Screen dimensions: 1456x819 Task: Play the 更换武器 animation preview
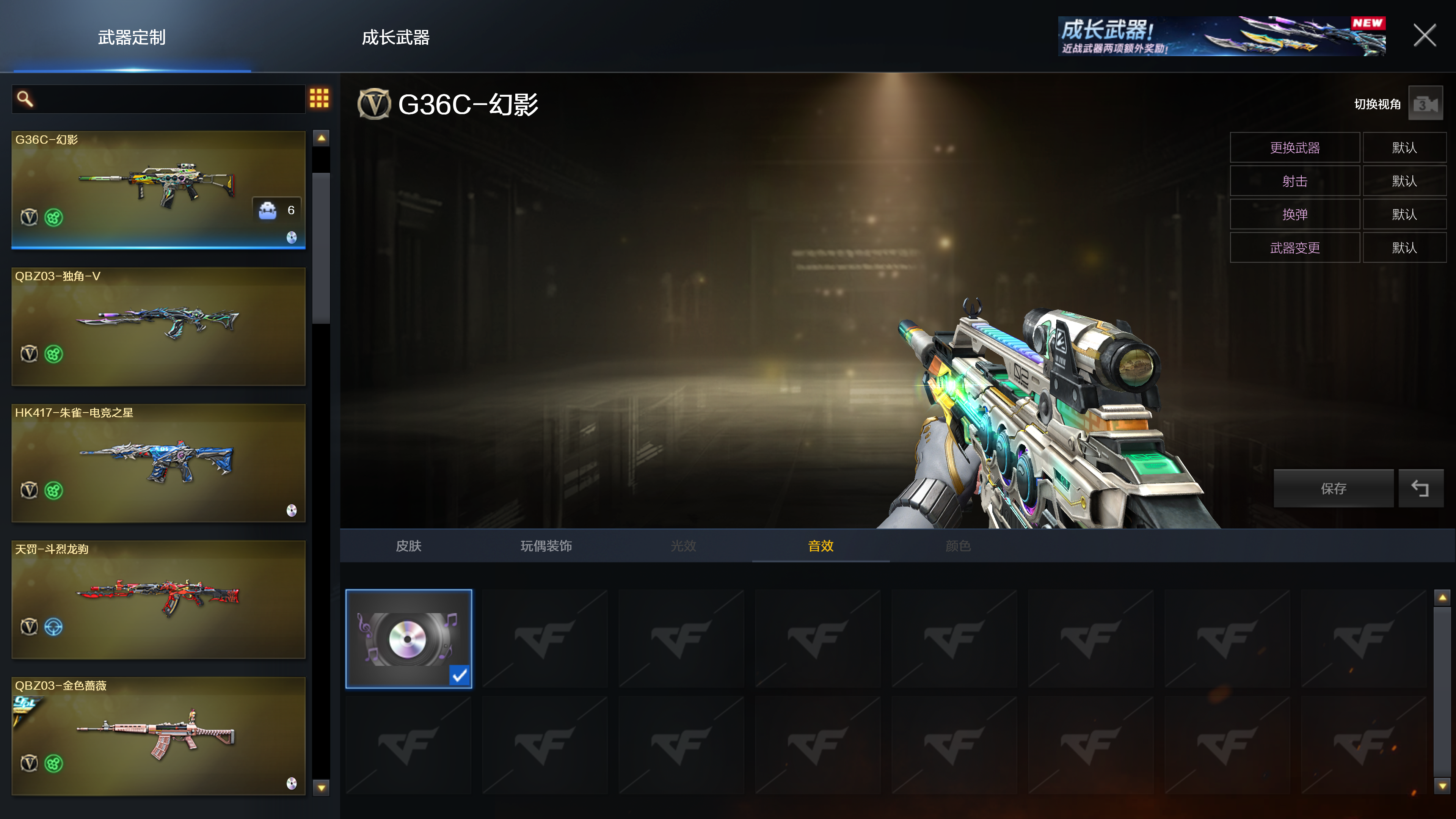pos(1294,147)
